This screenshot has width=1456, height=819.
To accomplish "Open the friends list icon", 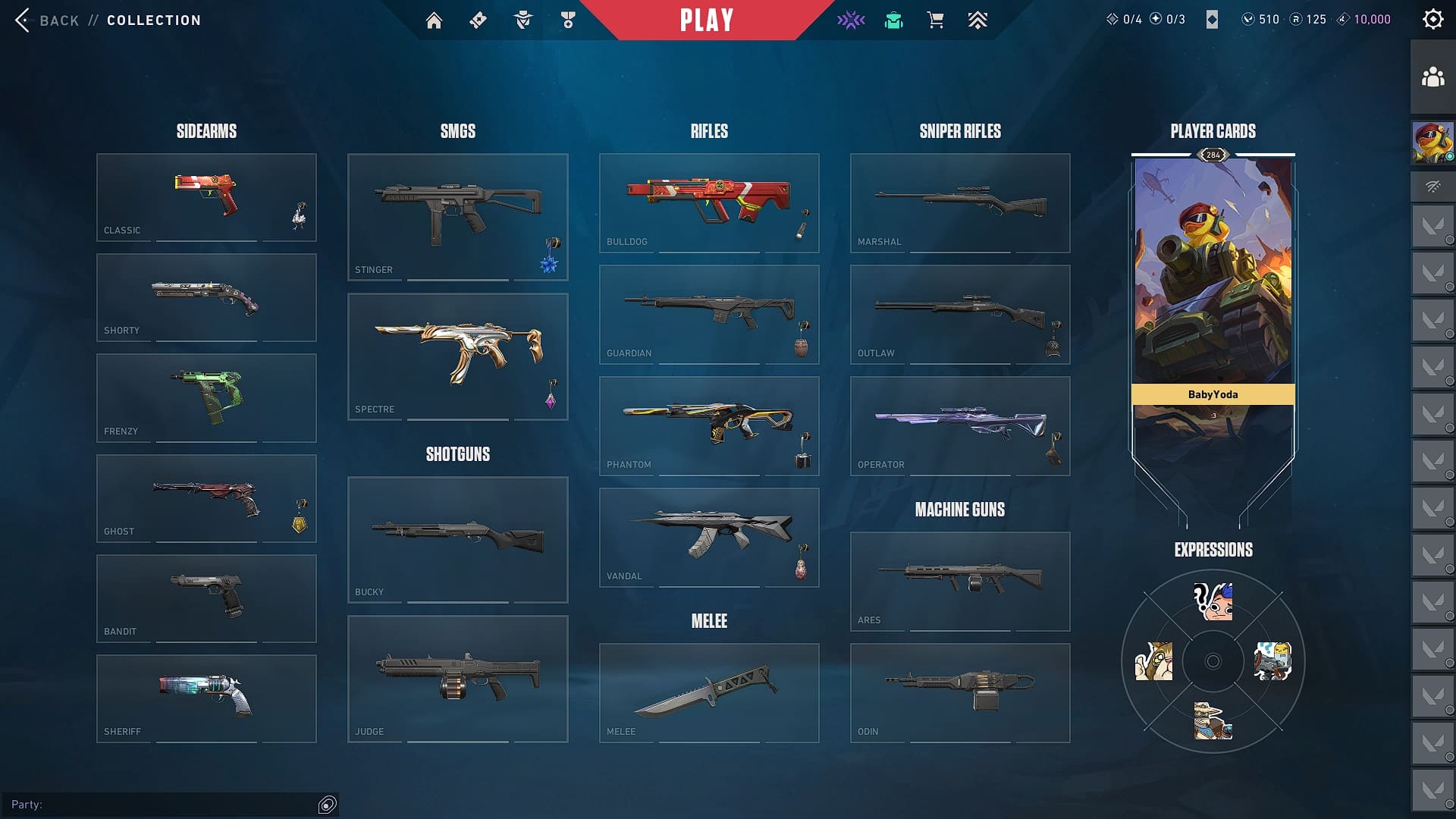I will tap(1432, 77).
